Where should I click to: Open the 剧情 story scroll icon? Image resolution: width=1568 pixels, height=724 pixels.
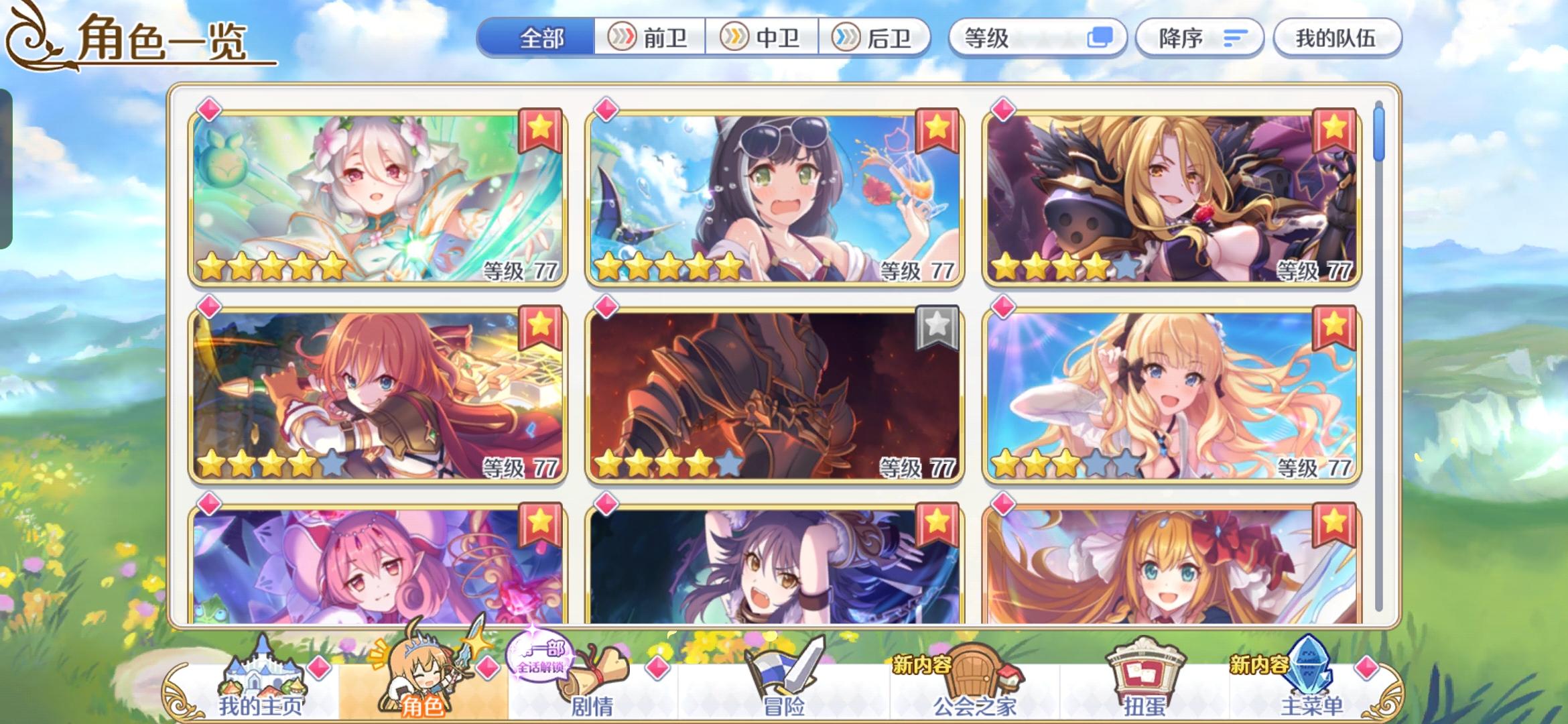tap(590, 670)
